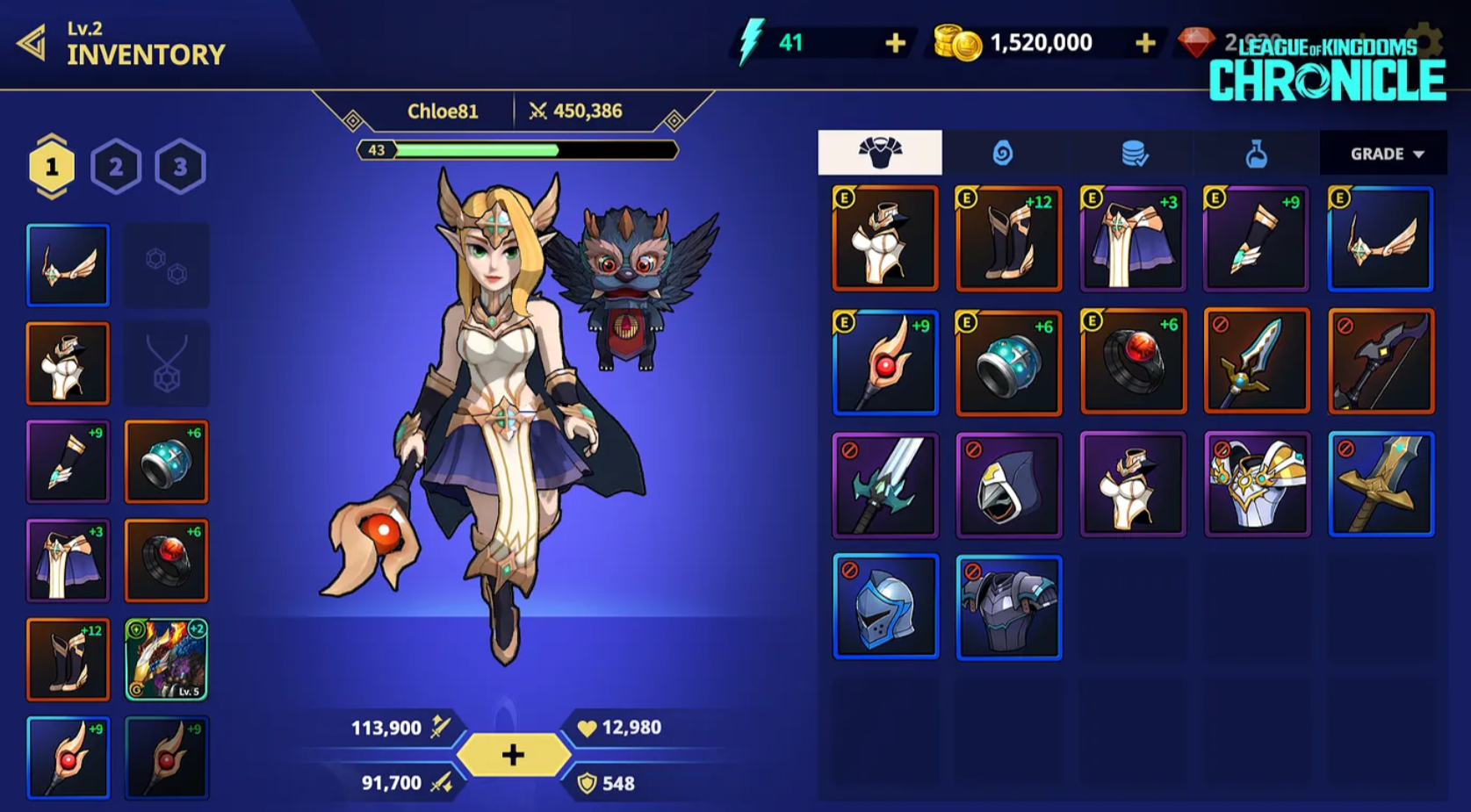Image resolution: width=1471 pixels, height=812 pixels.
Task: Open the equipped dragon card slot
Action: (x=166, y=659)
